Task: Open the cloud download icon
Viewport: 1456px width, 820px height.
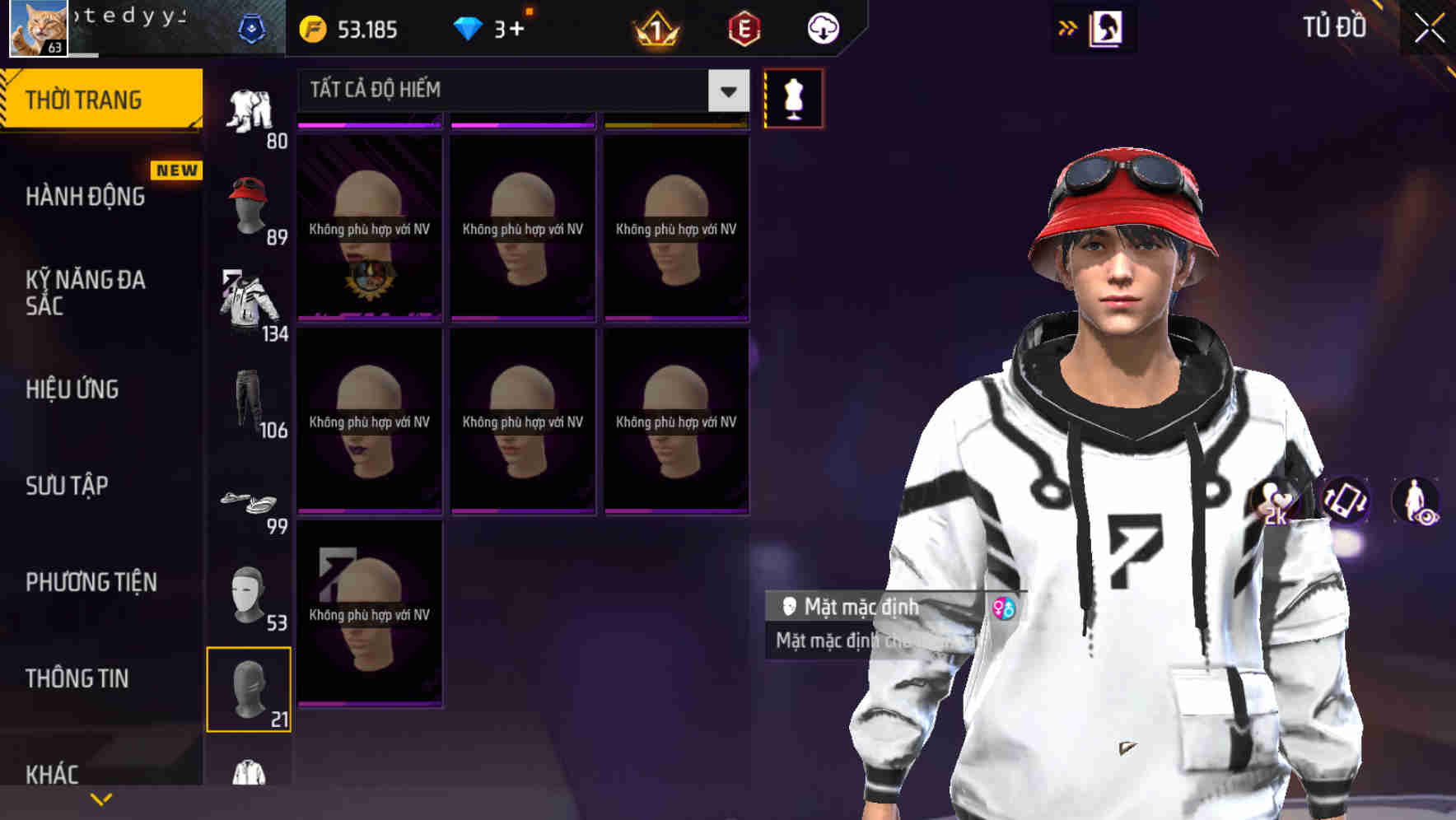Action: pos(822,27)
